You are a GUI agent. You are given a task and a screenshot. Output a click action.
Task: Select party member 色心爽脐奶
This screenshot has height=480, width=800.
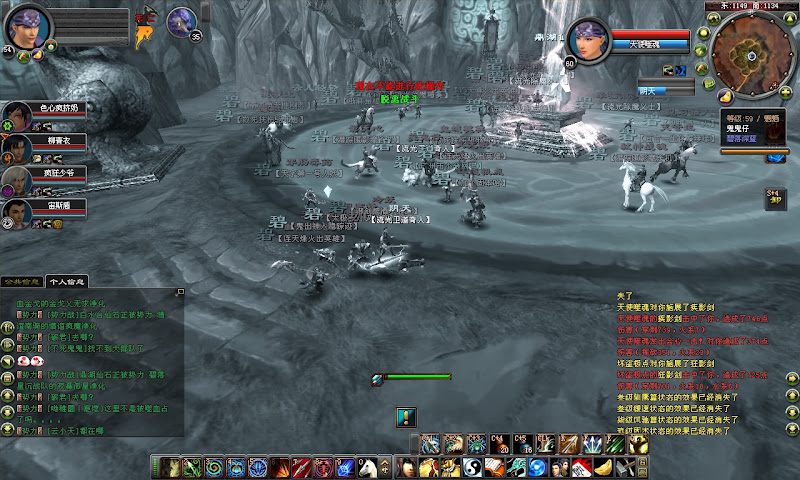[17, 115]
